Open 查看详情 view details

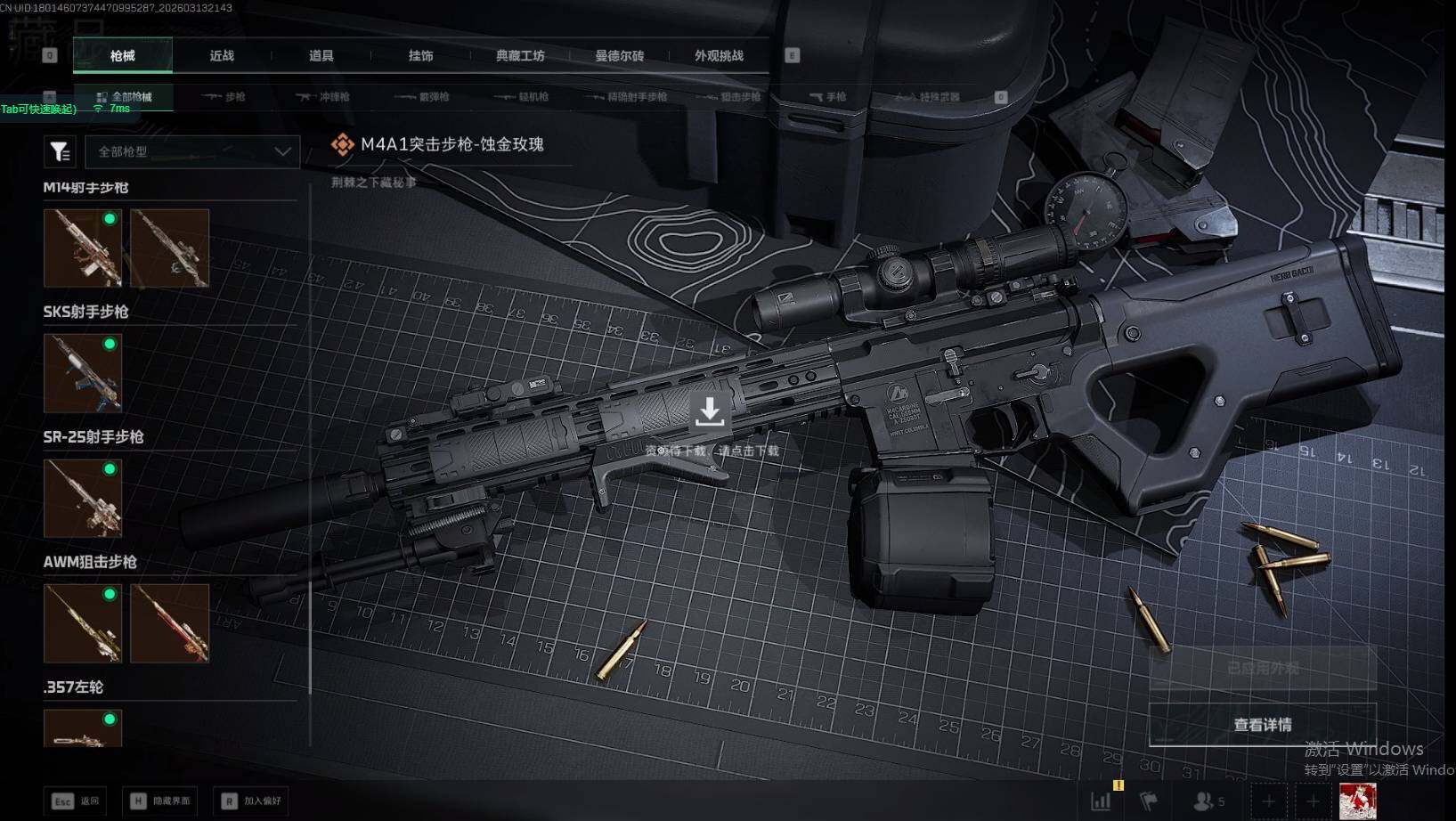pyautogui.click(x=1262, y=725)
